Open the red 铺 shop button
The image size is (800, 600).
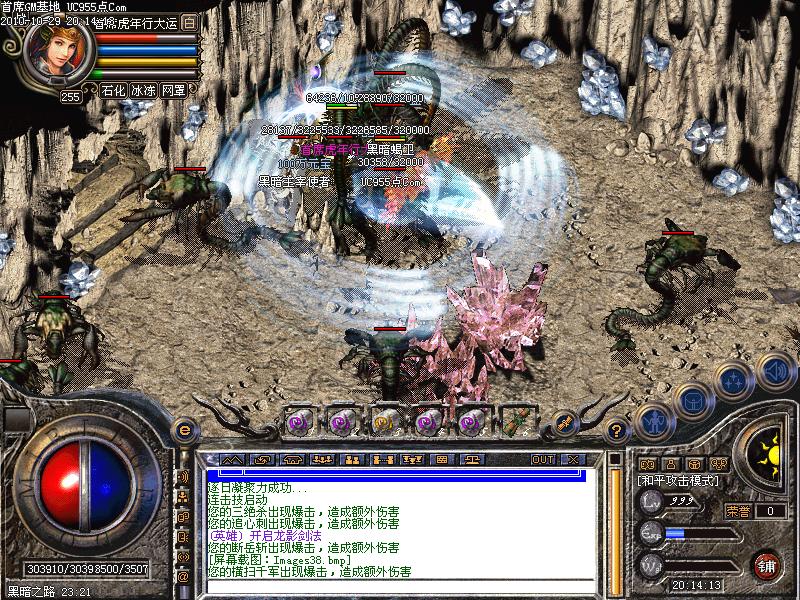pos(767,564)
